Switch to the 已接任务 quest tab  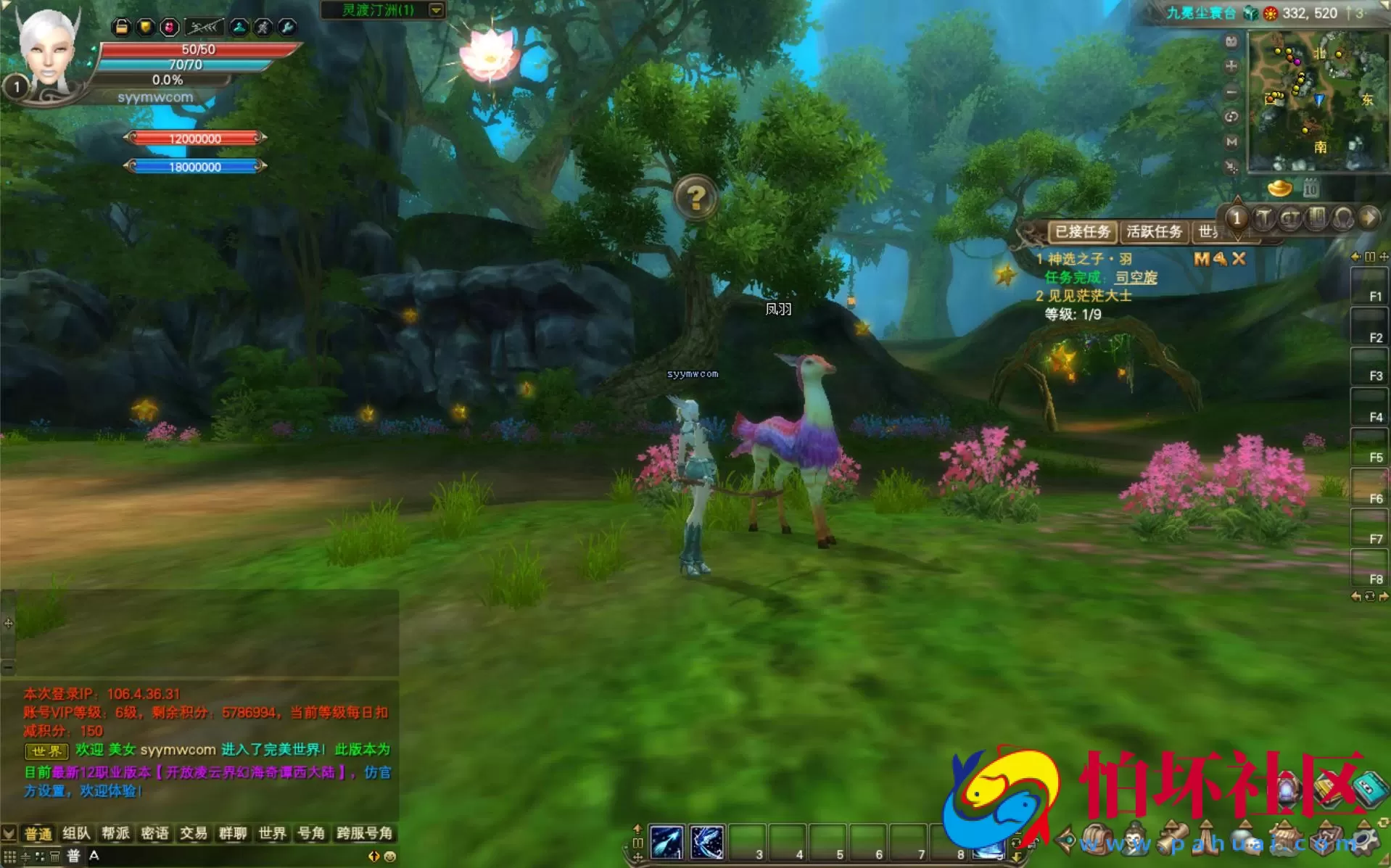[x=1082, y=232]
